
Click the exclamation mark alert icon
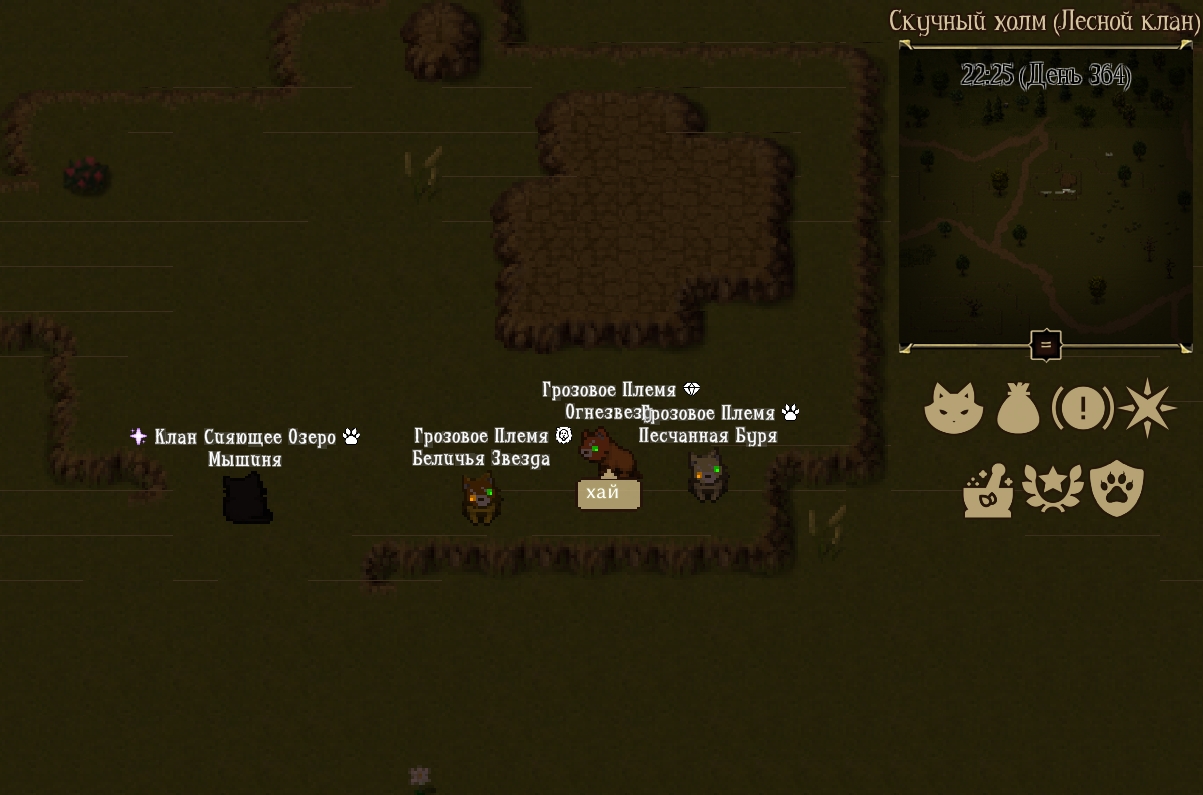(1082, 408)
